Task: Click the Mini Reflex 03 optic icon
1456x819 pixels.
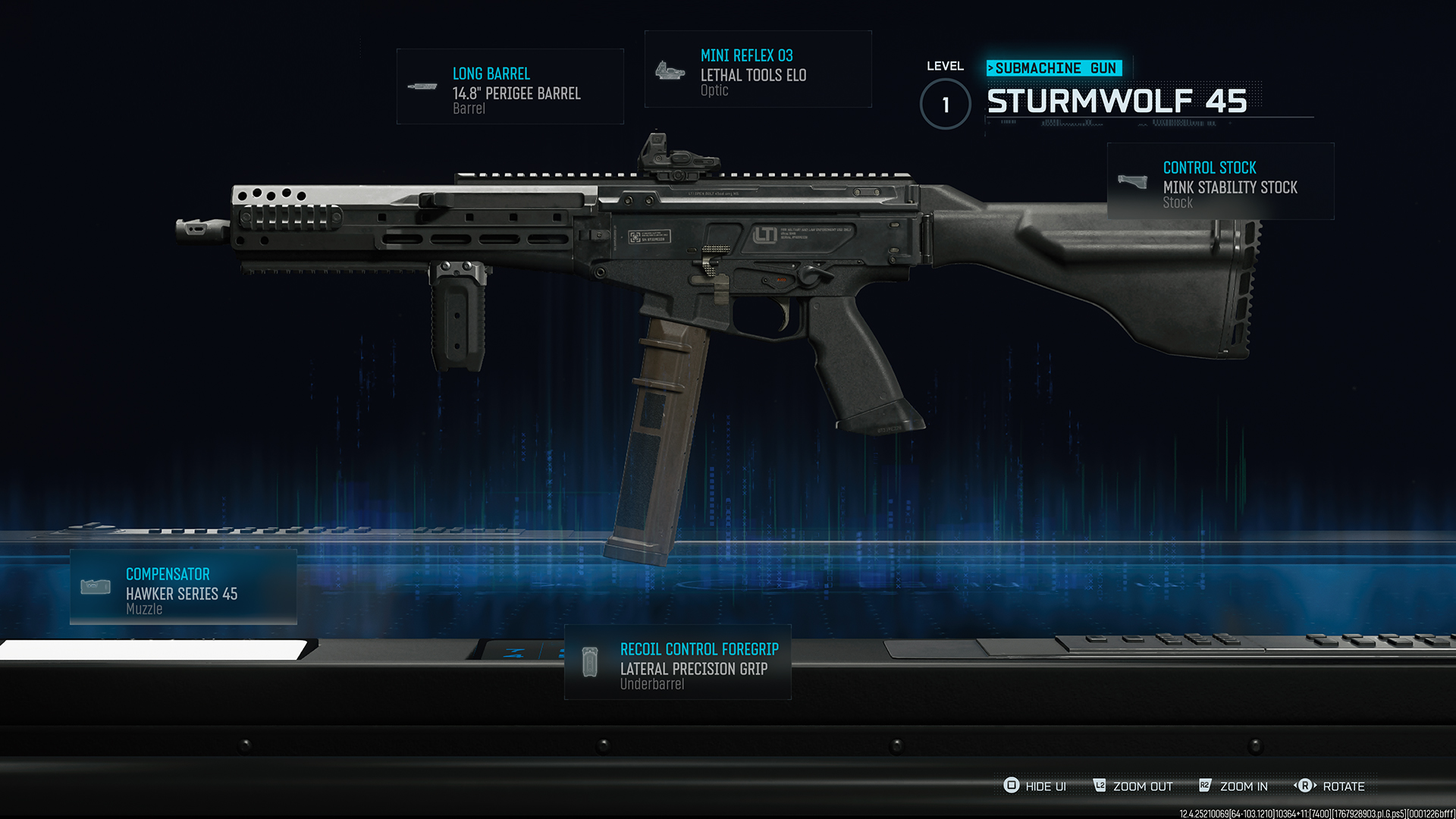Action: (x=669, y=71)
